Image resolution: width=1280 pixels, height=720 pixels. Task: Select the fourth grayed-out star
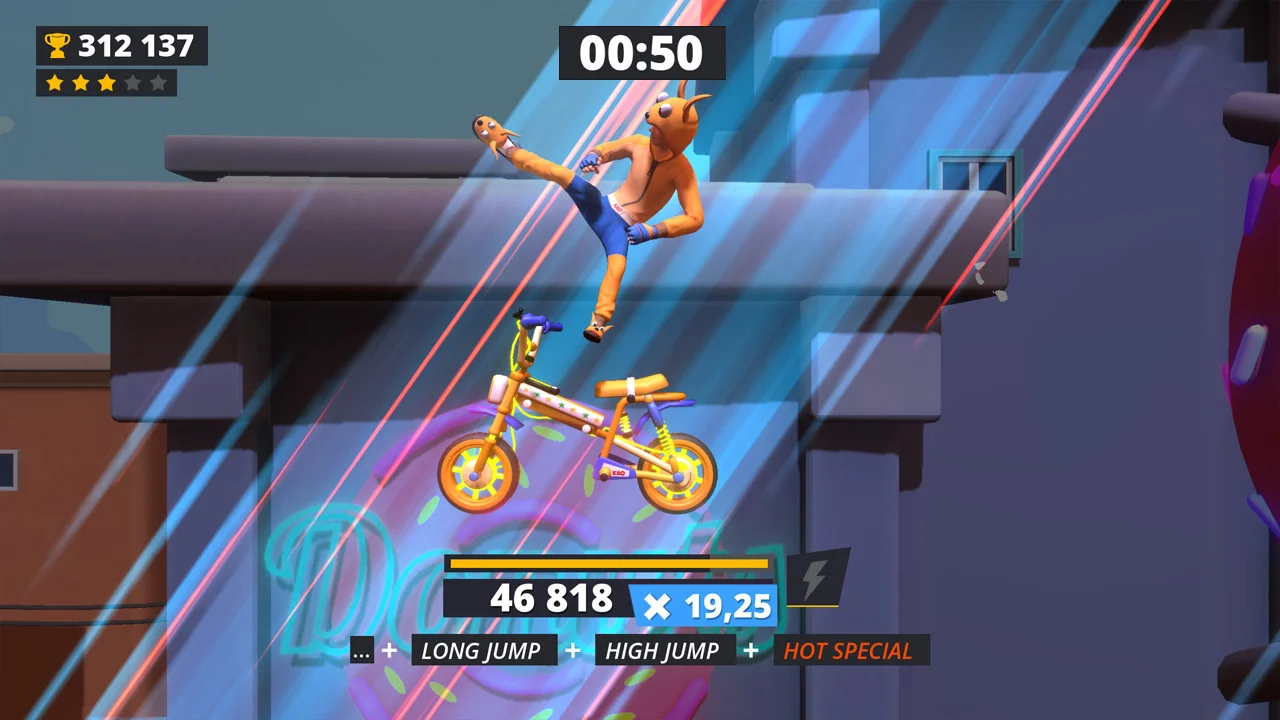[x=131, y=83]
